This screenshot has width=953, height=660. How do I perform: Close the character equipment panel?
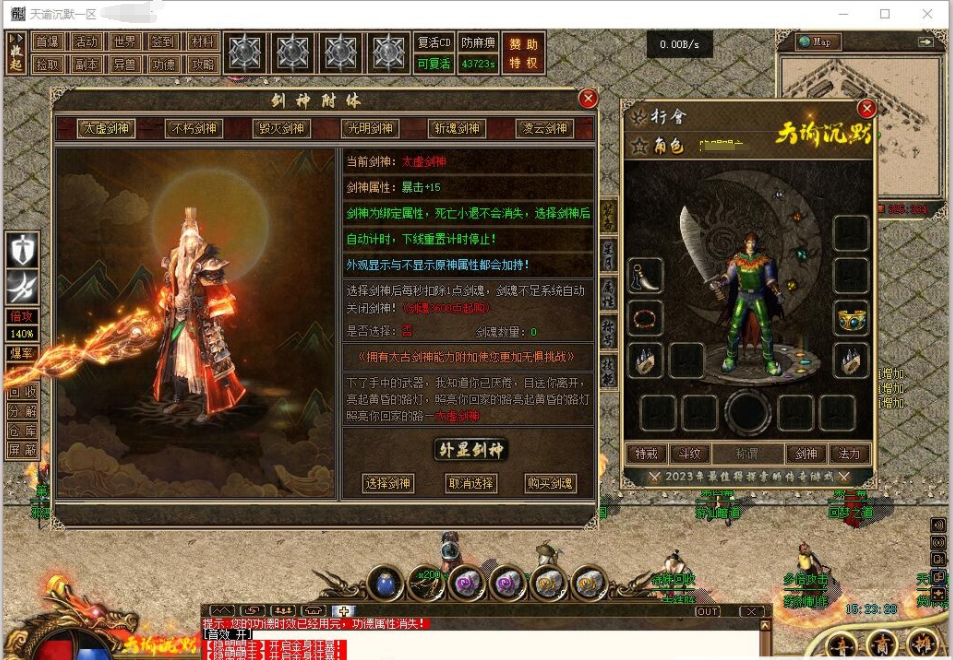tap(866, 108)
